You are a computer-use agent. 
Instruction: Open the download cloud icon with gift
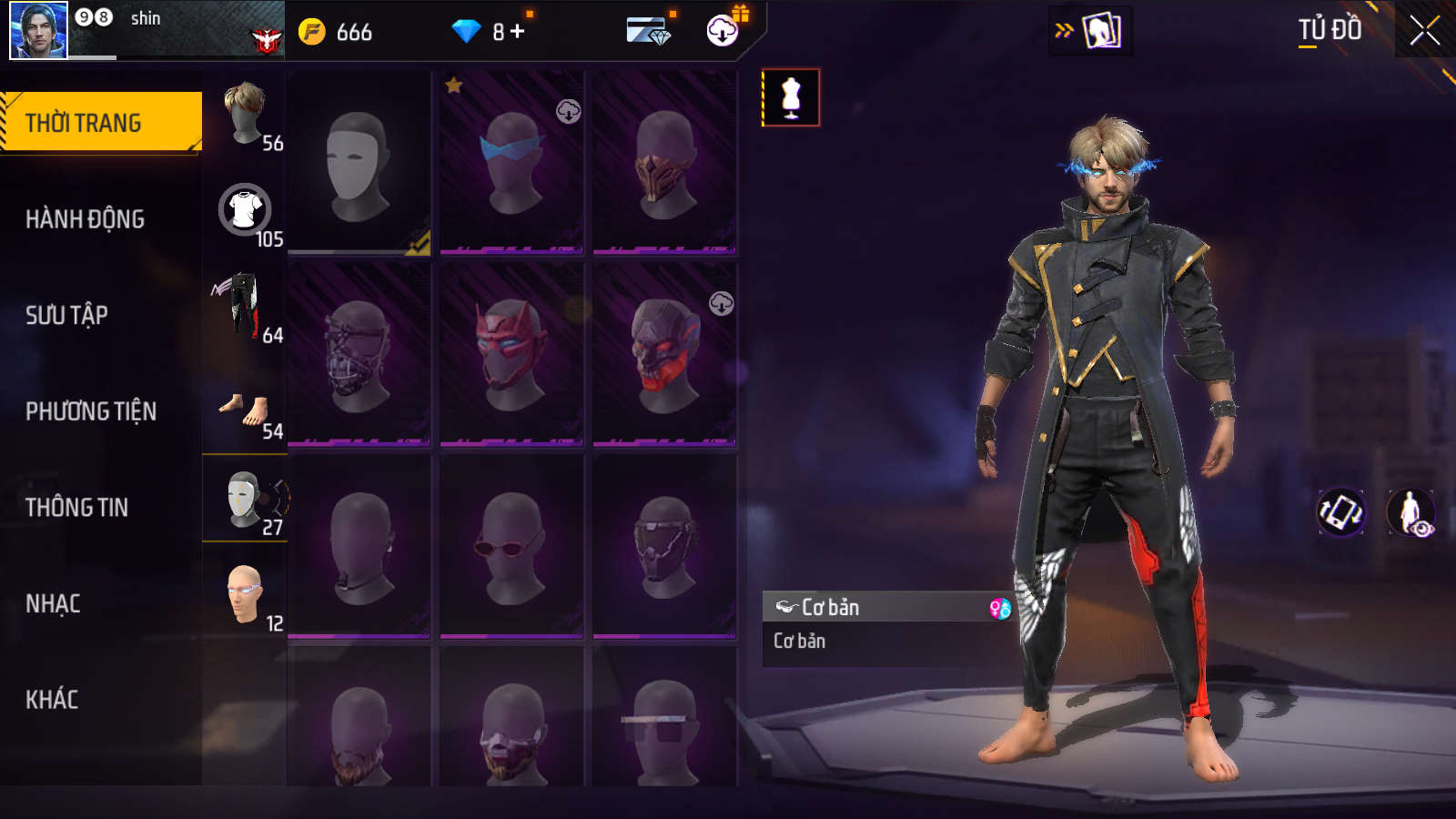coord(723,30)
